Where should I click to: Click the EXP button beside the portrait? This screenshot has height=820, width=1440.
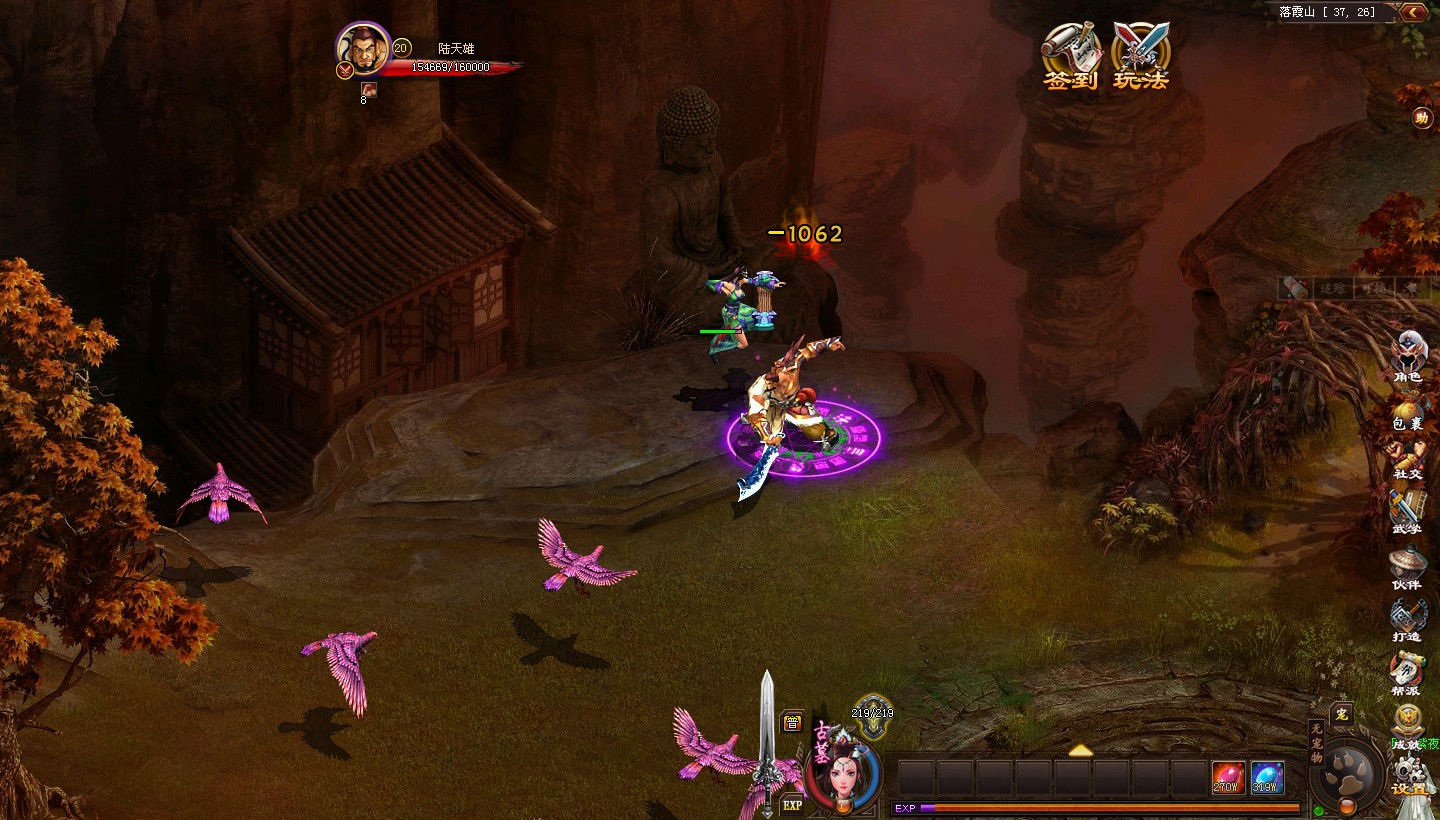pyautogui.click(x=792, y=804)
